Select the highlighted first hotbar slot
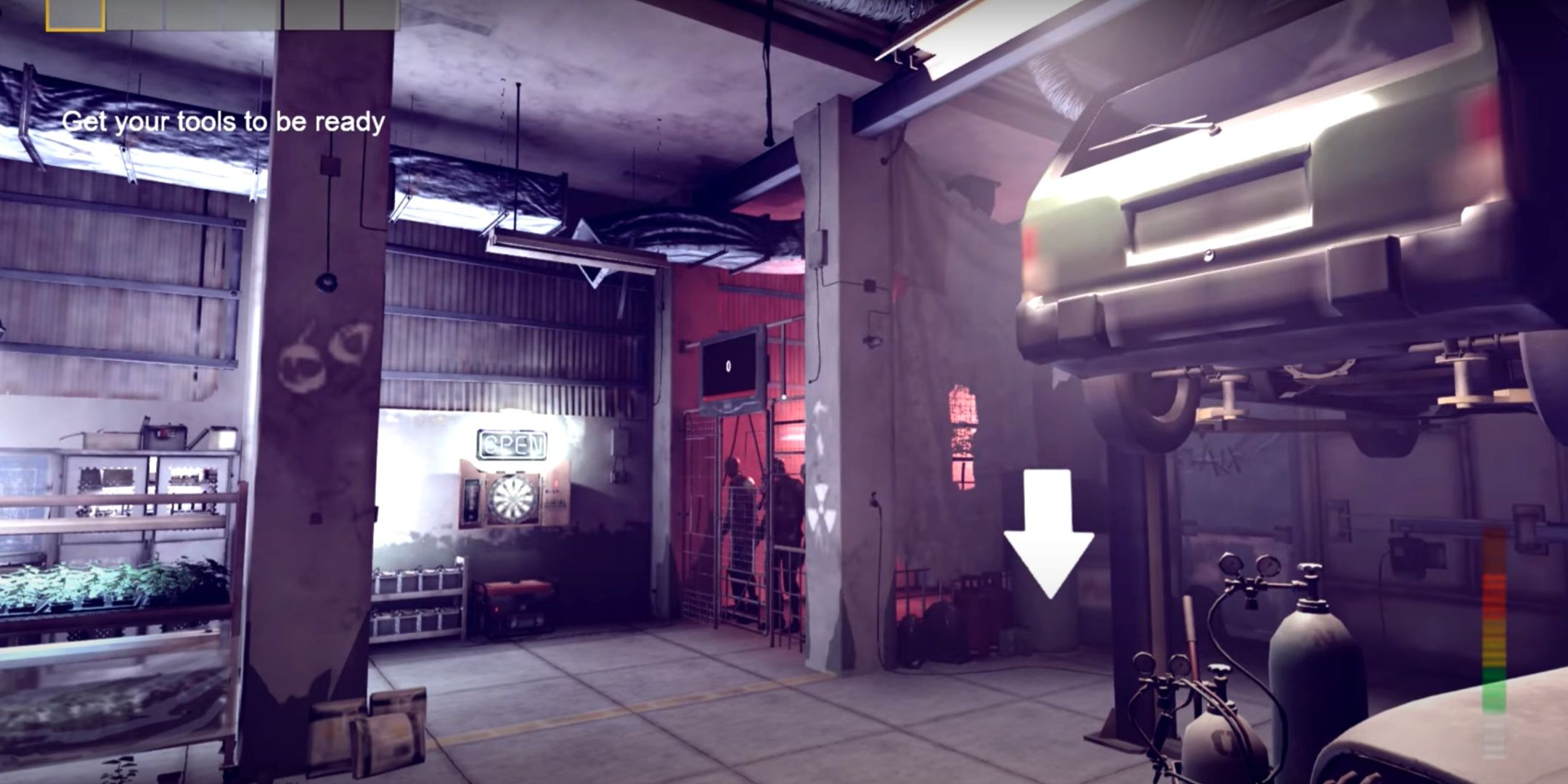The height and width of the screenshot is (784, 1568). point(75,15)
